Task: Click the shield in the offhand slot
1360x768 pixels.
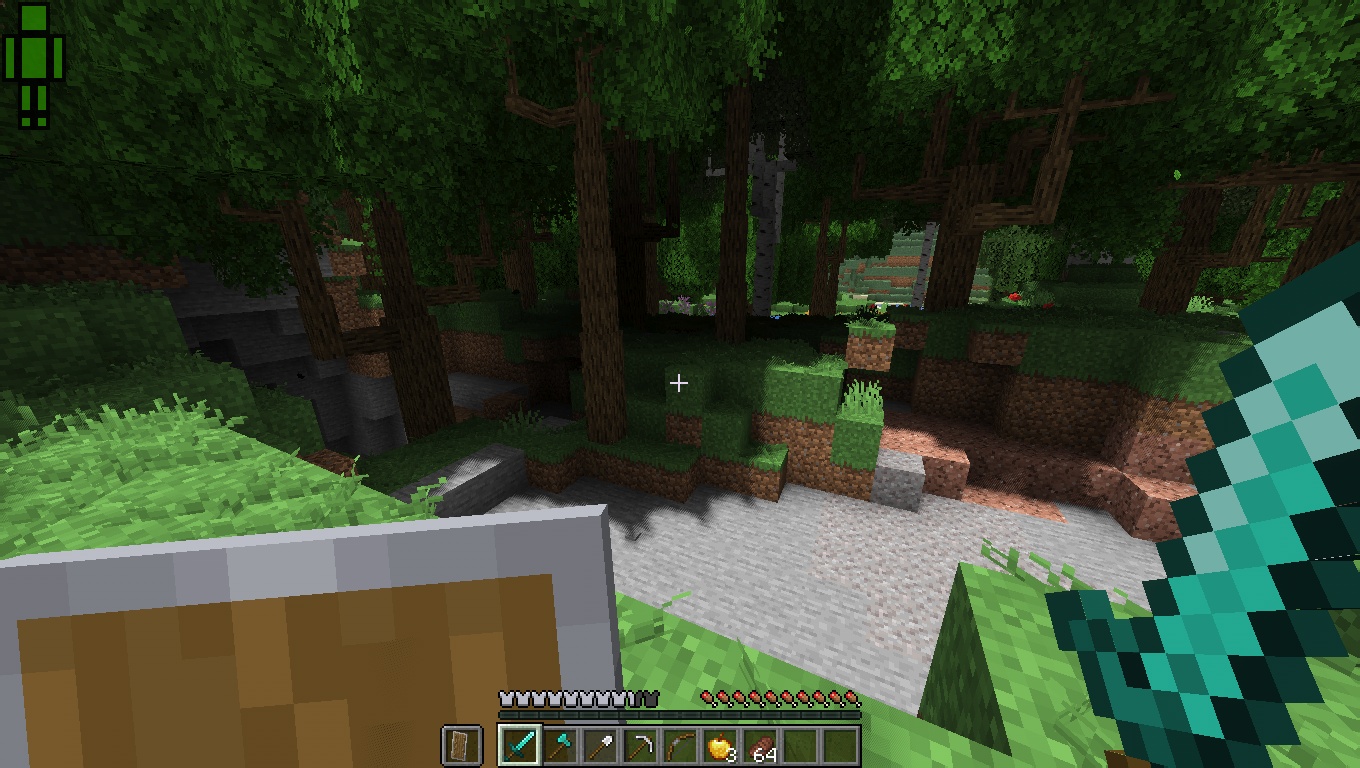Action: 460,747
